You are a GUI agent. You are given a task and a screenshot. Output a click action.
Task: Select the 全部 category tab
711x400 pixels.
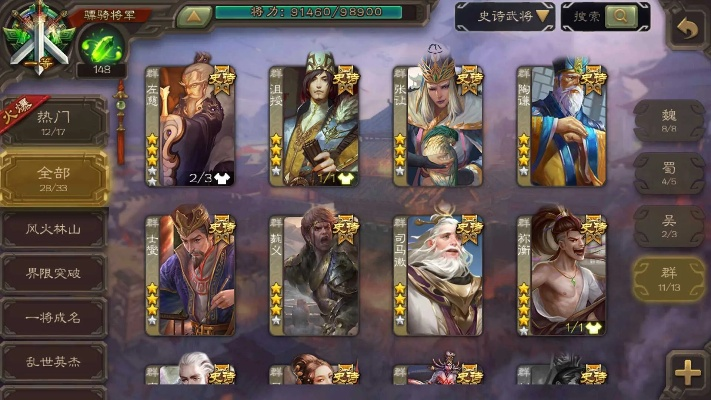coord(53,177)
